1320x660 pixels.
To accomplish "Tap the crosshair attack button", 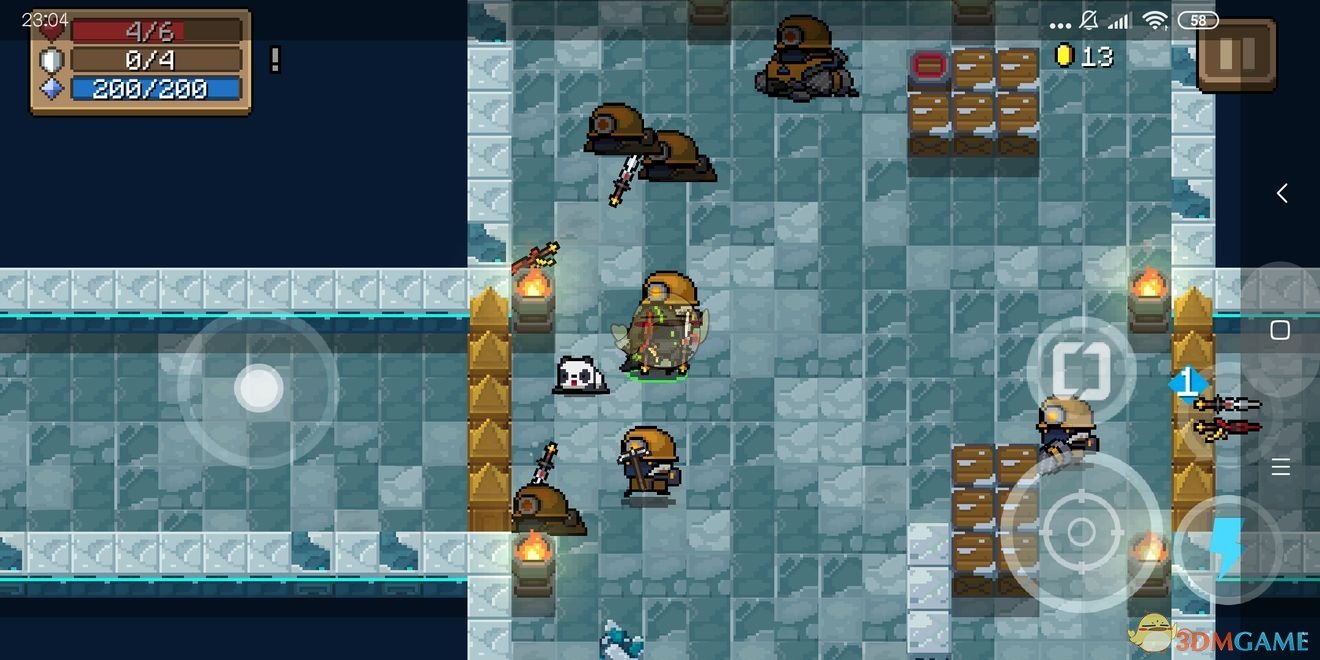I will pos(1081,531).
